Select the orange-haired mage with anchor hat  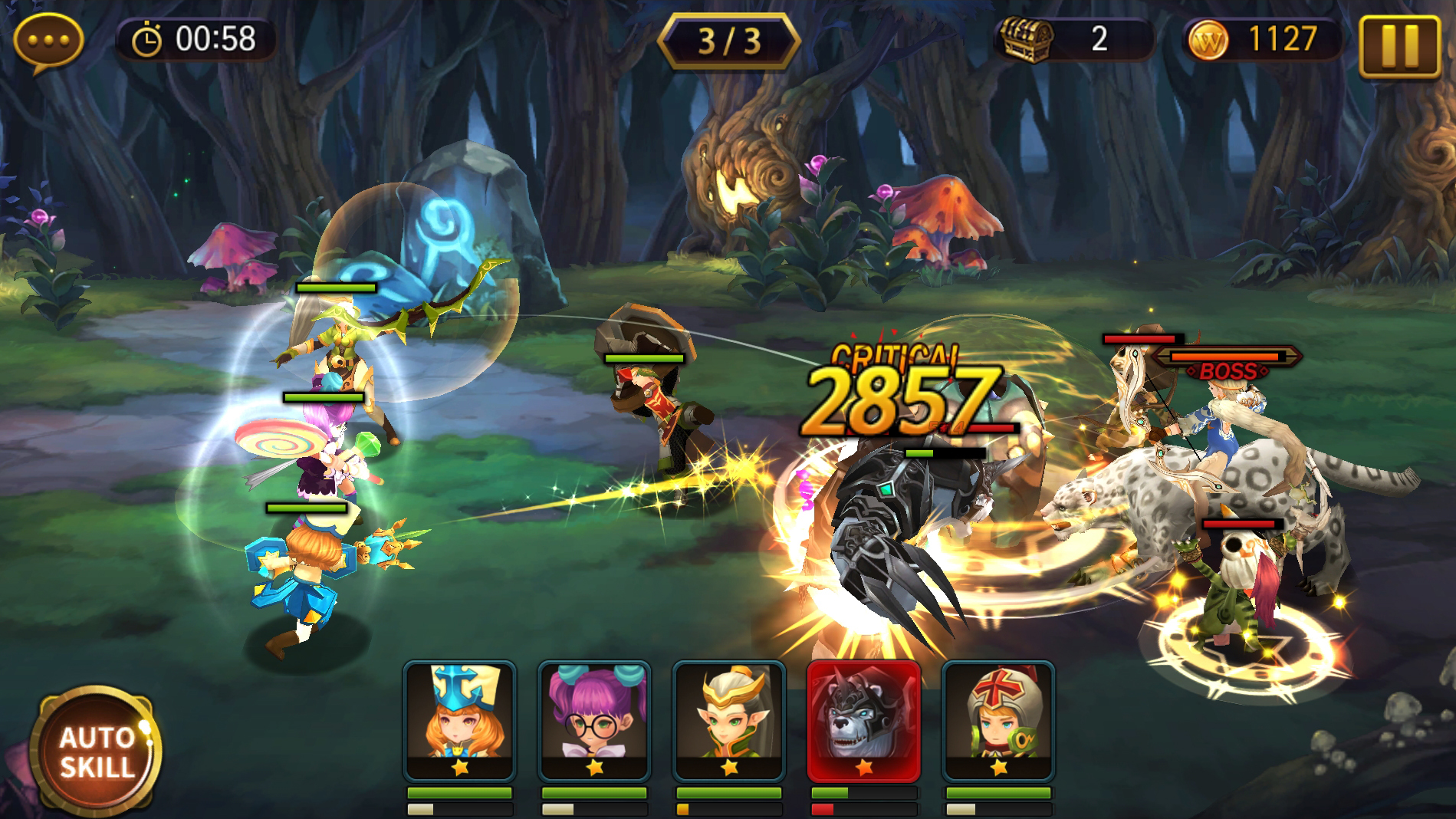tap(459, 721)
